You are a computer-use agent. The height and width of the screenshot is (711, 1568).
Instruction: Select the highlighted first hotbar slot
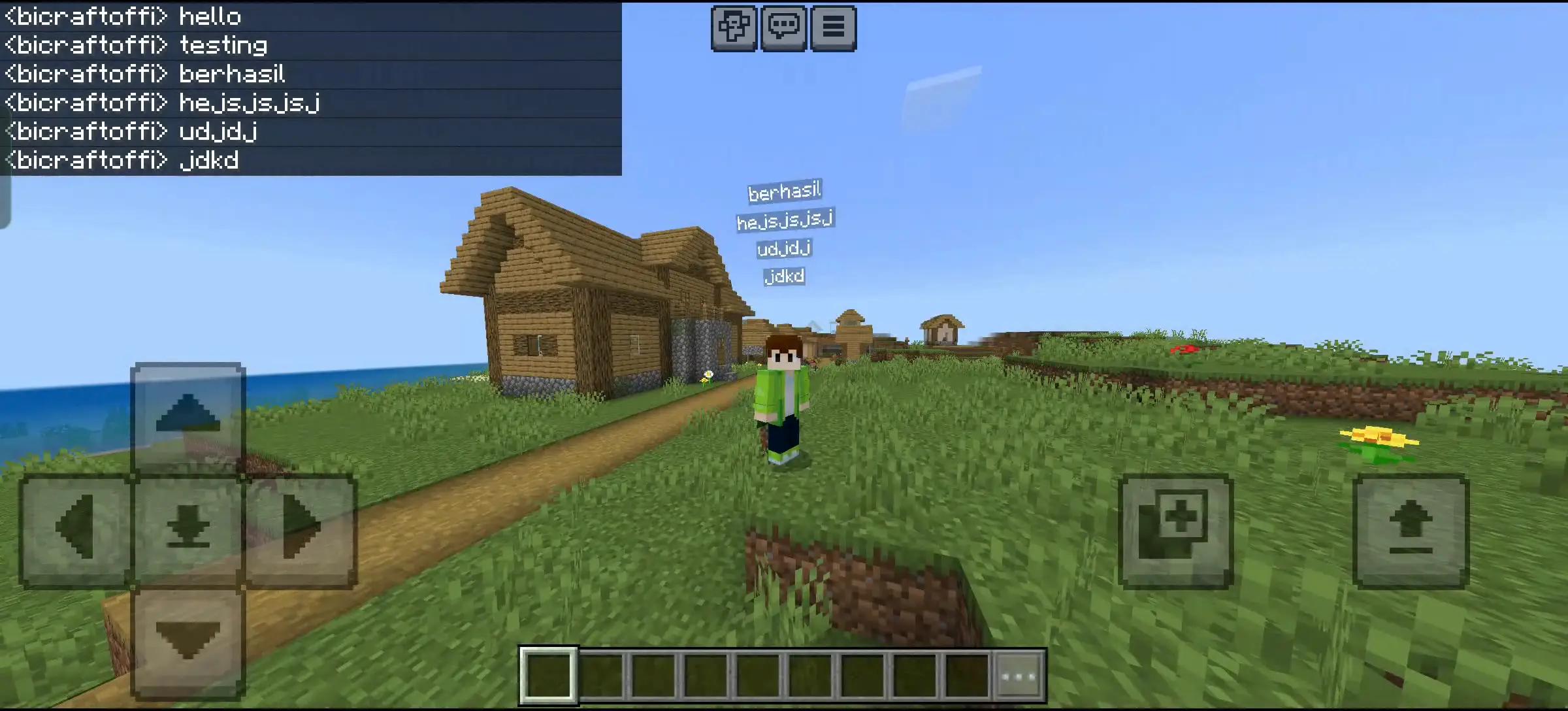coord(549,676)
